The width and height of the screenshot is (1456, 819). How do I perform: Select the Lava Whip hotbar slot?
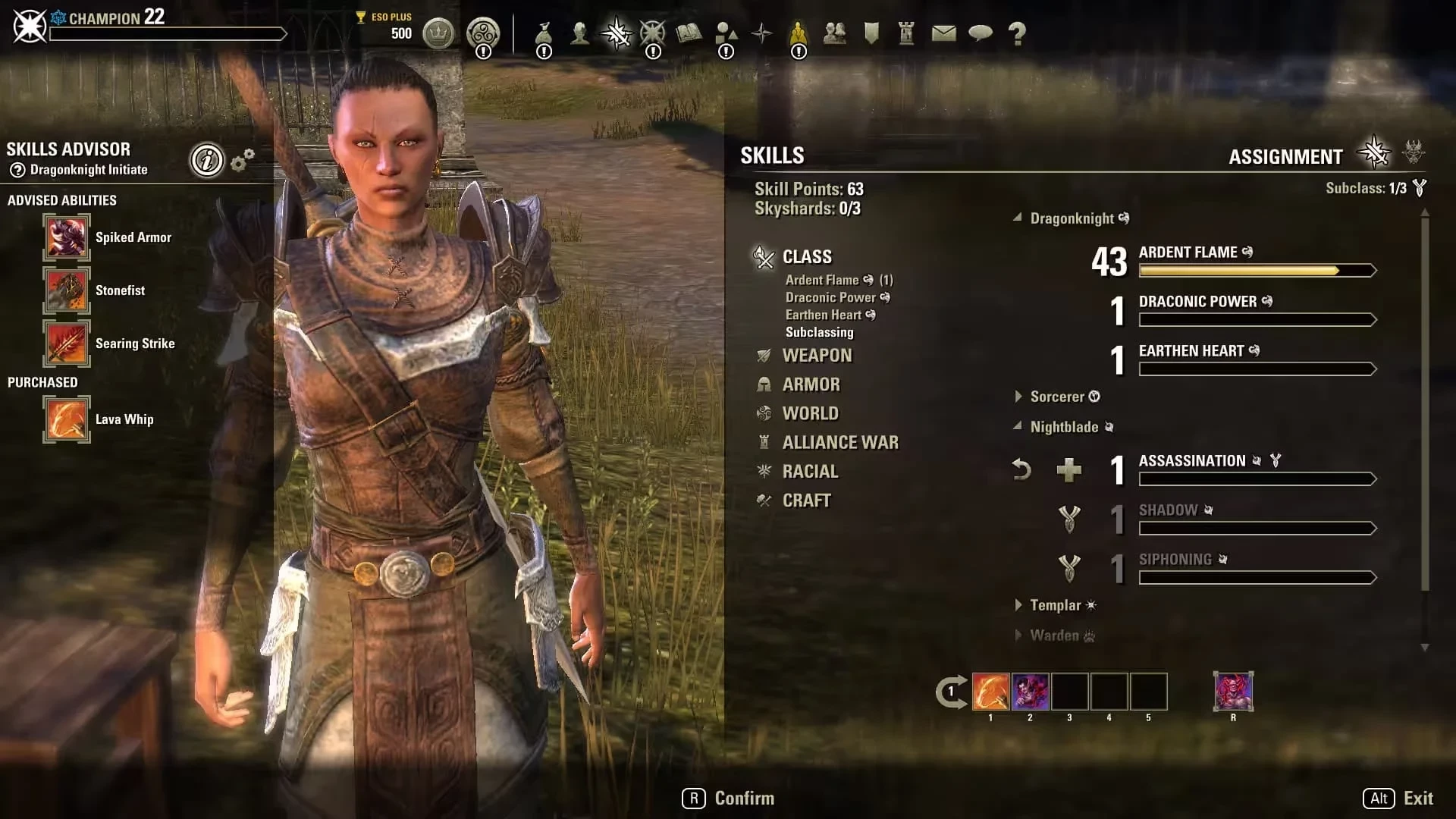tap(990, 692)
